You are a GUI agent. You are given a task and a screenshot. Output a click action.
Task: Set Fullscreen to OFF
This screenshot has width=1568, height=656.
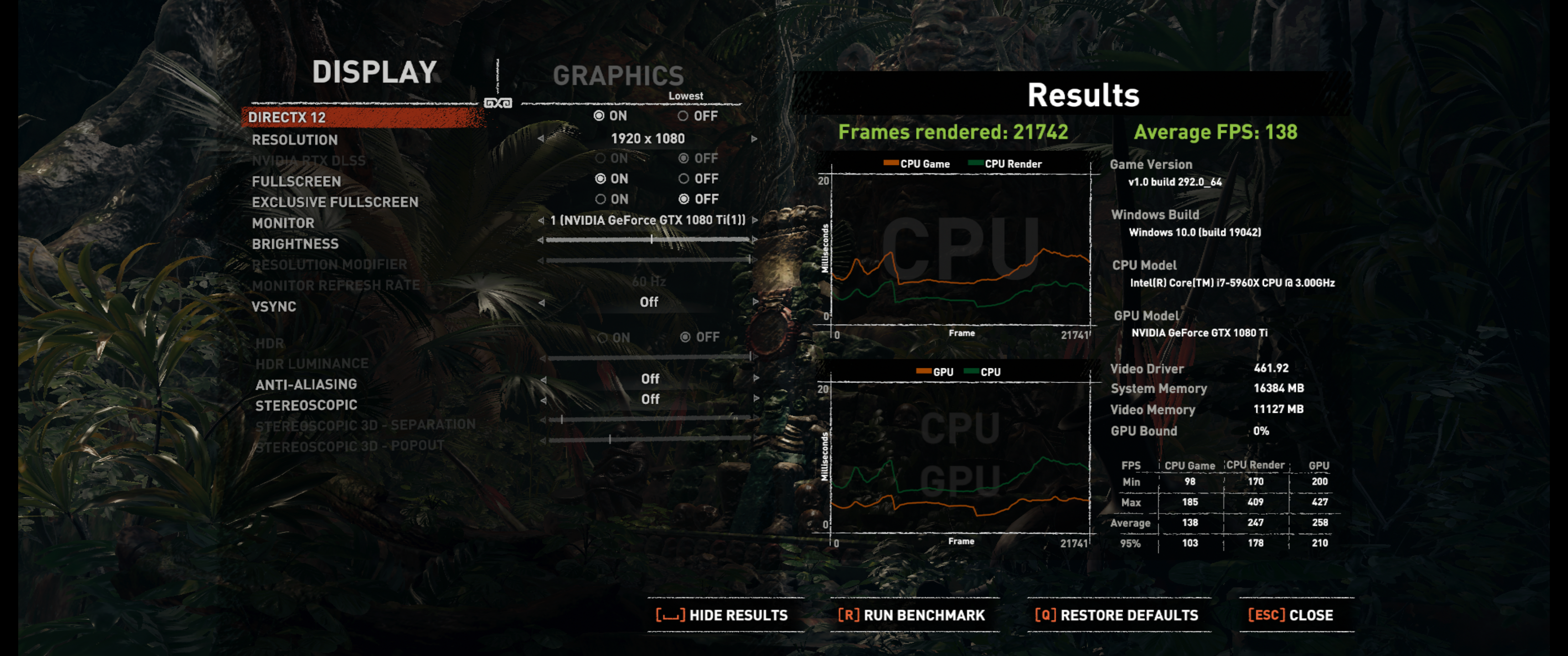684,179
